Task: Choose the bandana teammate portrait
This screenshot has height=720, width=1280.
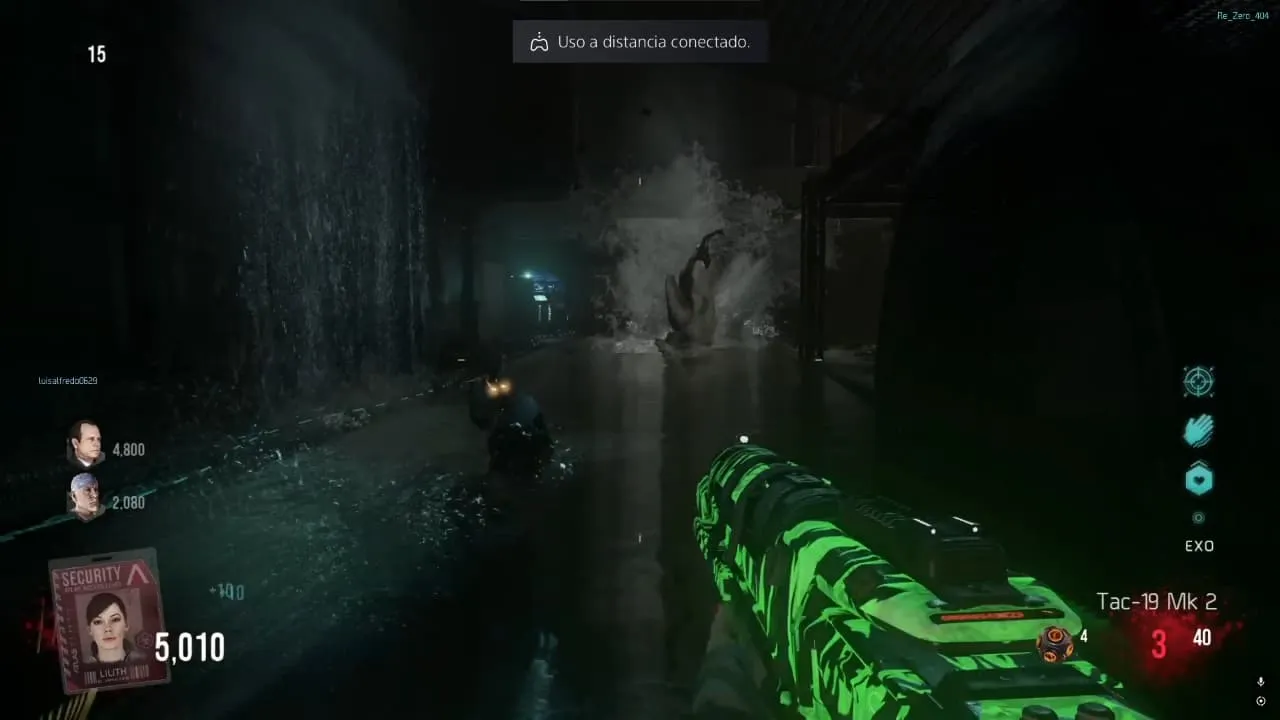Action: pos(86,496)
